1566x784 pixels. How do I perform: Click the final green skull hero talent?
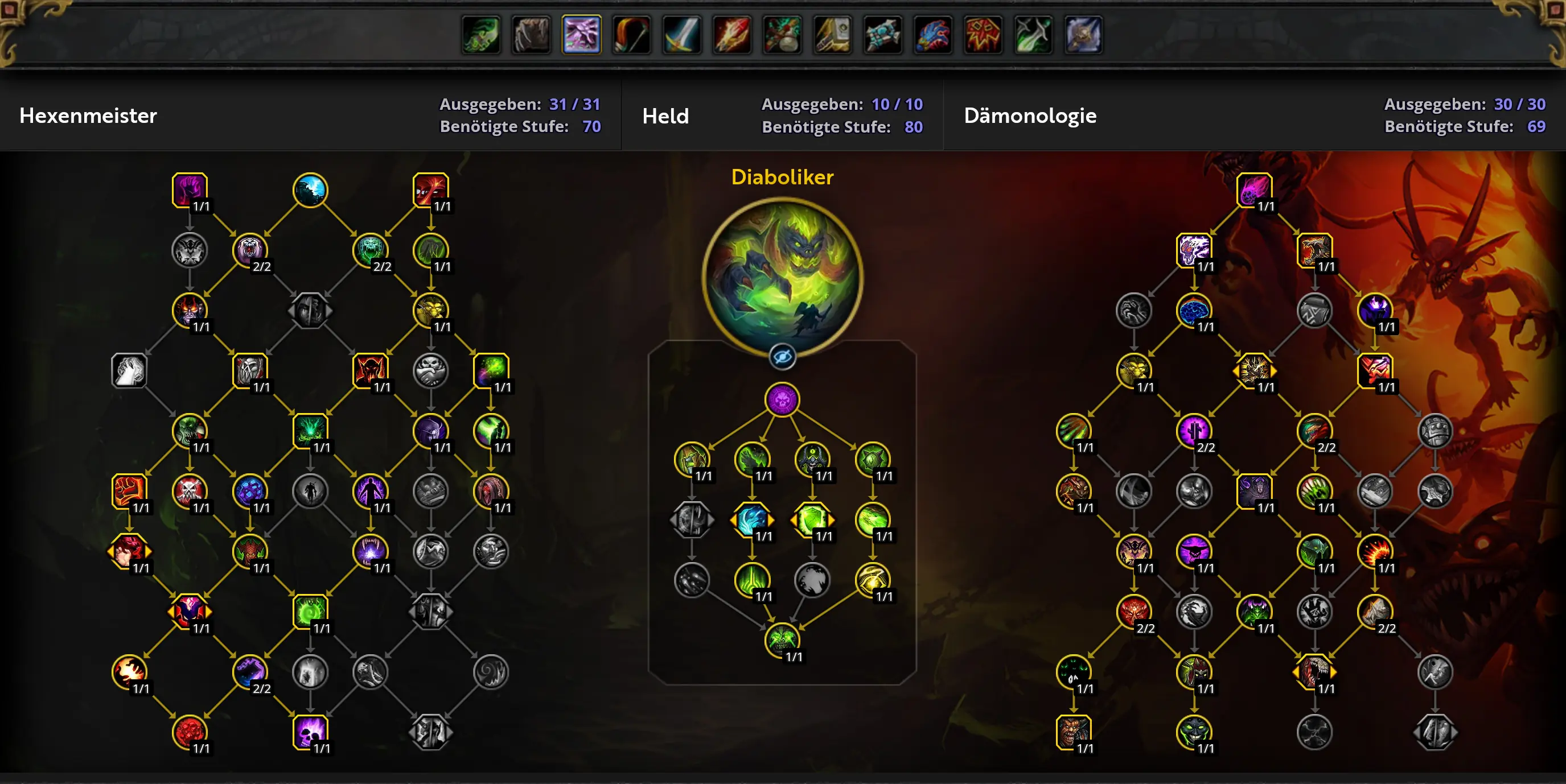point(782,640)
